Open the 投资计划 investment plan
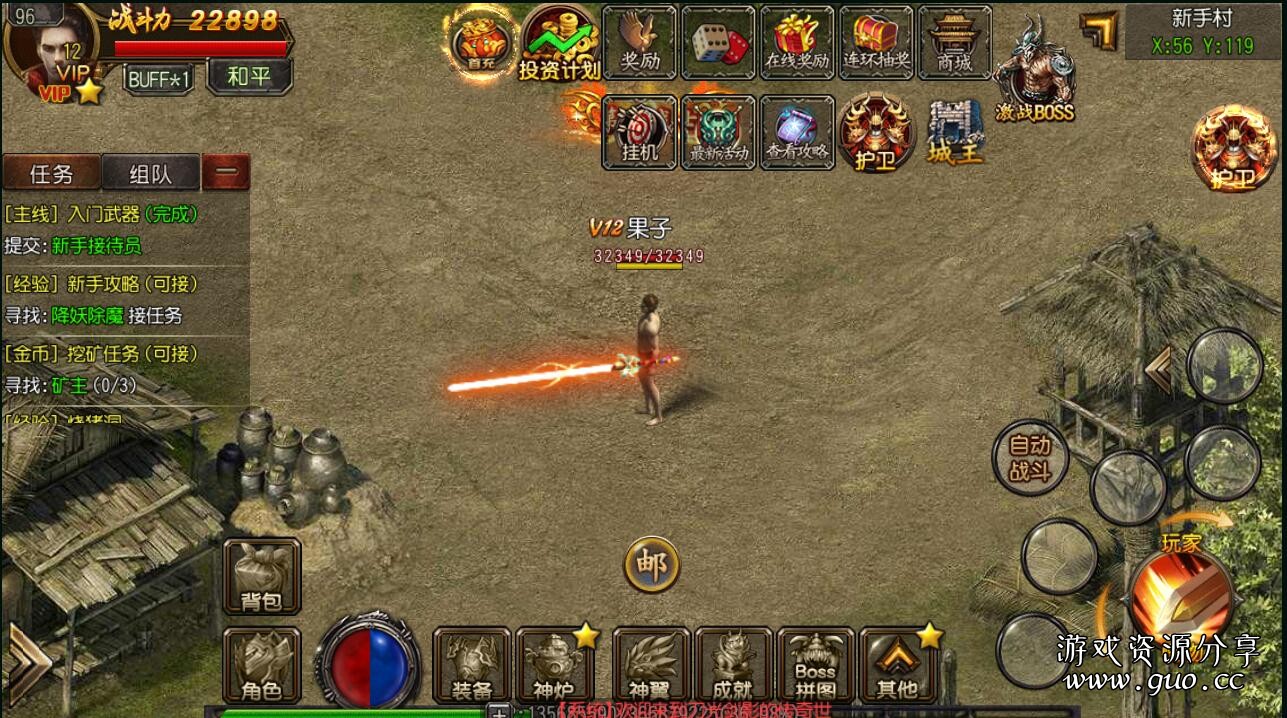This screenshot has width=1287, height=718. (559, 43)
